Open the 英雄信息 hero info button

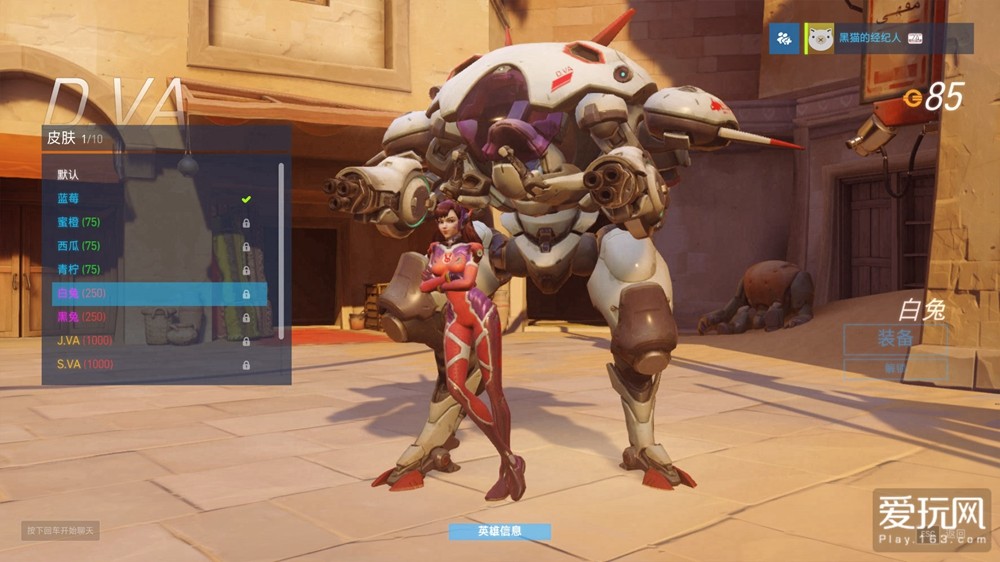pyautogui.click(x=500, y=532)
